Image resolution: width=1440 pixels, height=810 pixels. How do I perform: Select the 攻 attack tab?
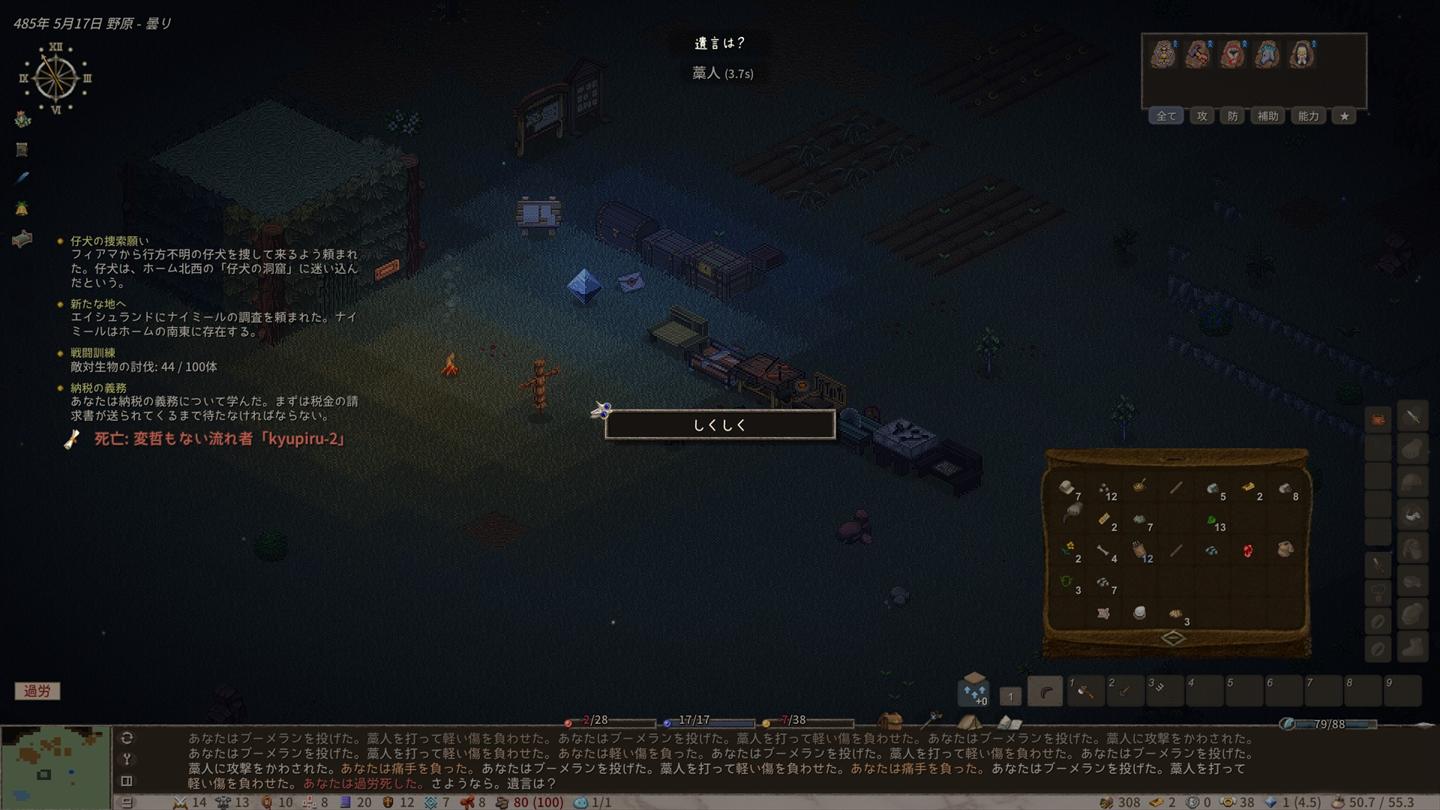(1202, 116)
